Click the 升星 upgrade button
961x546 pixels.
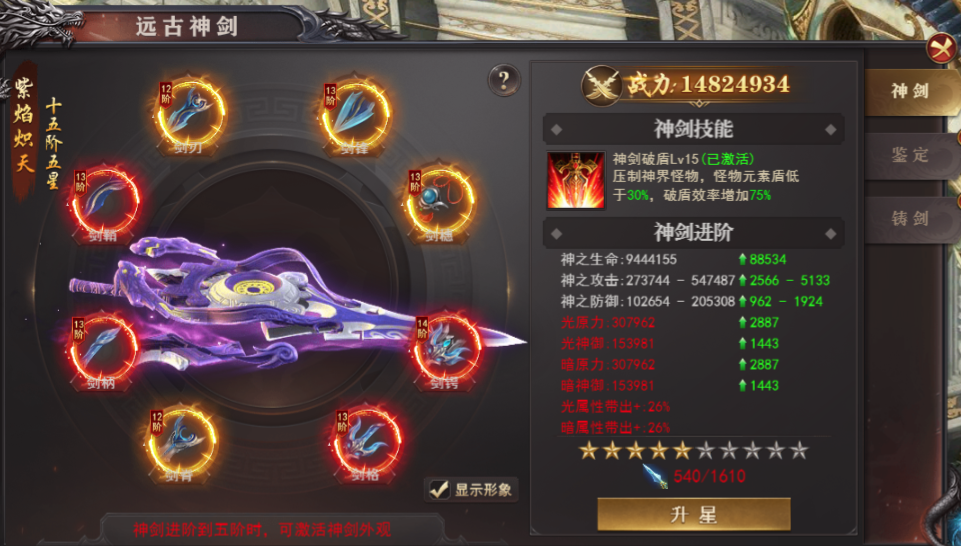pyautogui.click(x=693, y=515)
